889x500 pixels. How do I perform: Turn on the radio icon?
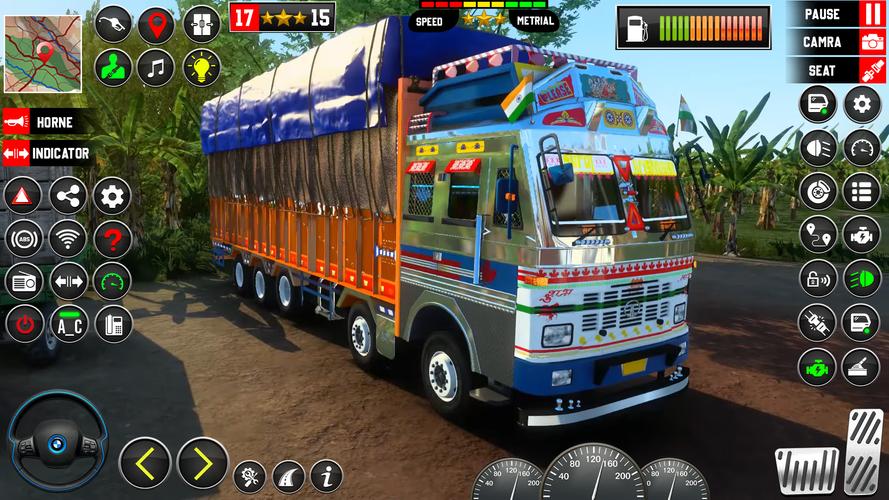24,281
